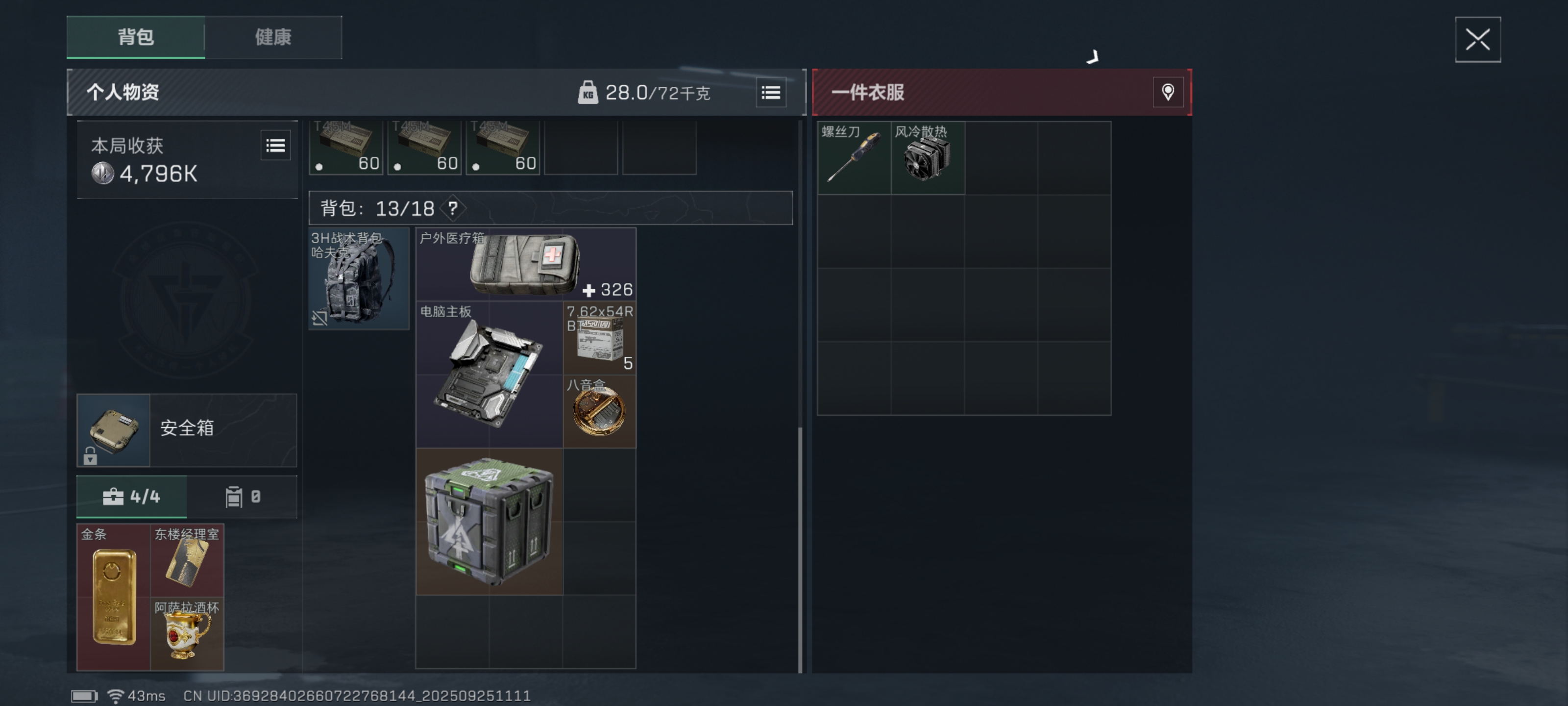Viewport: 1568px width, 706px height.
Task: Select the 阿萨拉酒杯 goblet icon
Action: (188, 633)
